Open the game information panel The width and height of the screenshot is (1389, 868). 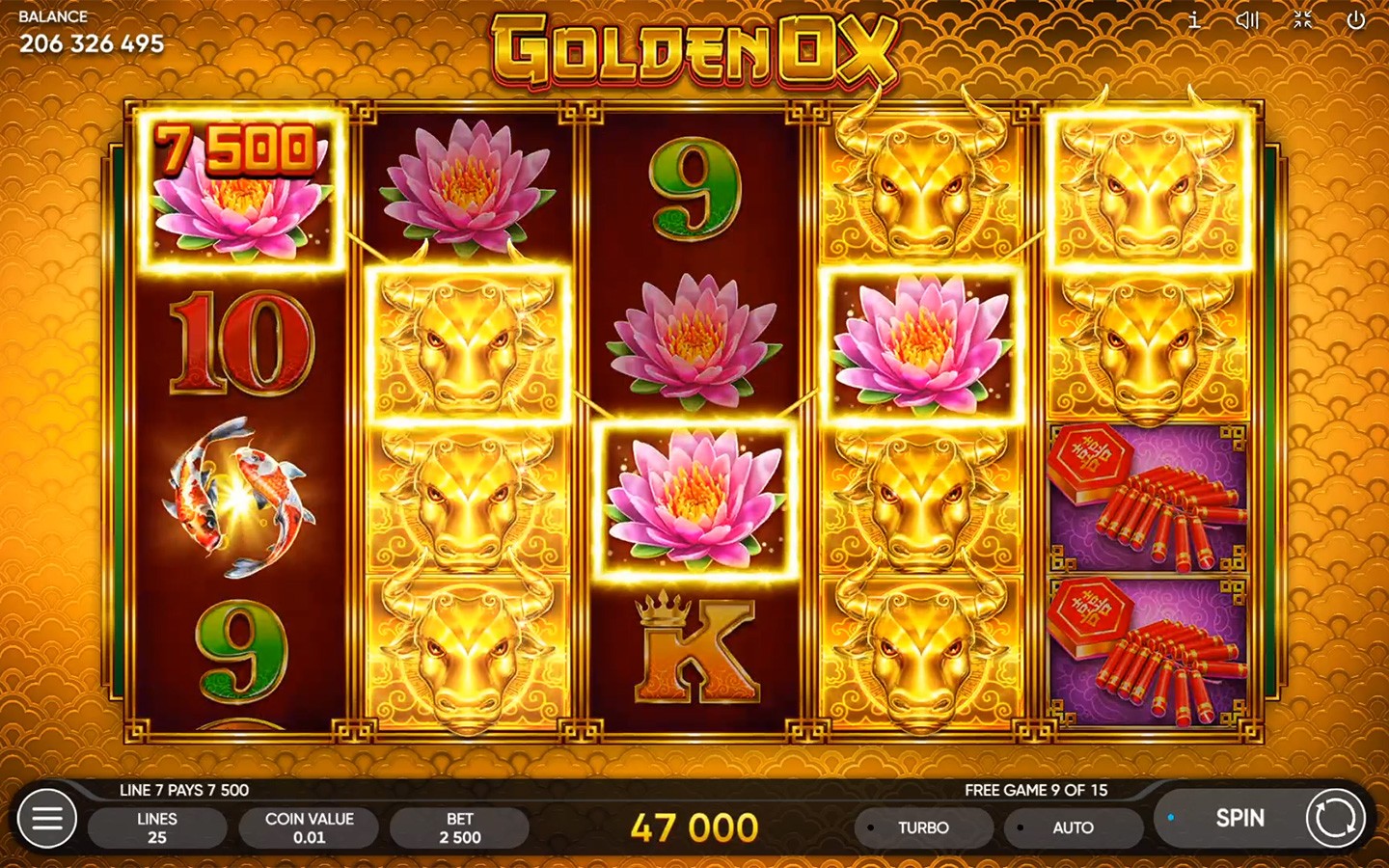coord(1194,19)
